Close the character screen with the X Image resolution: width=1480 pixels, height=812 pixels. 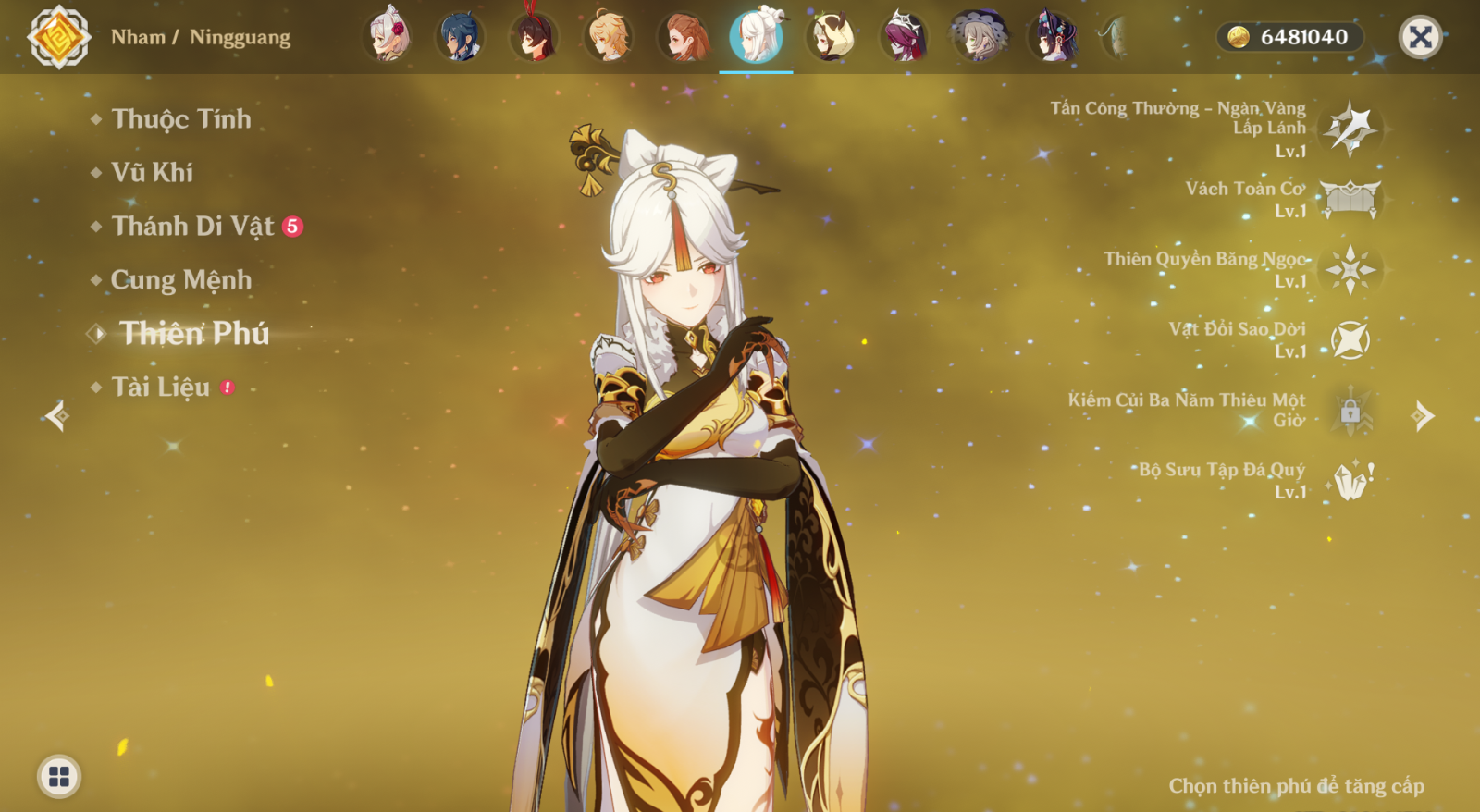tap(1420, 37)
